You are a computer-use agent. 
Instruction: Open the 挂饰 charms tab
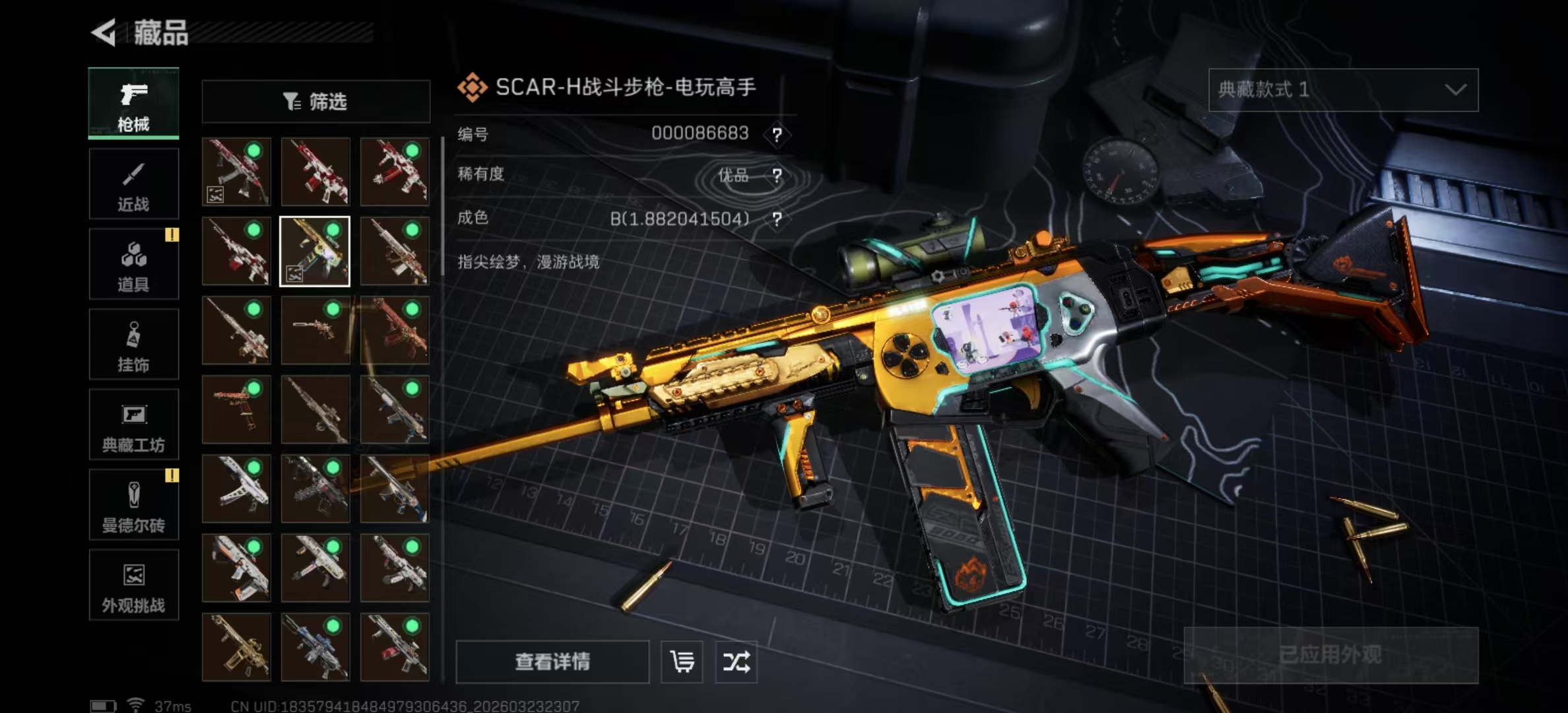133,345
